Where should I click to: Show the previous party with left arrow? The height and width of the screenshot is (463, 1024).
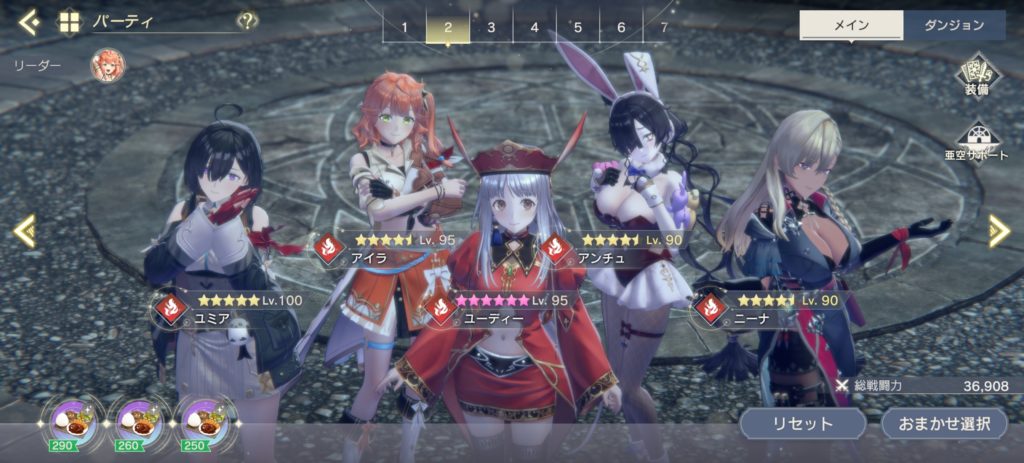tap(24, 231)
